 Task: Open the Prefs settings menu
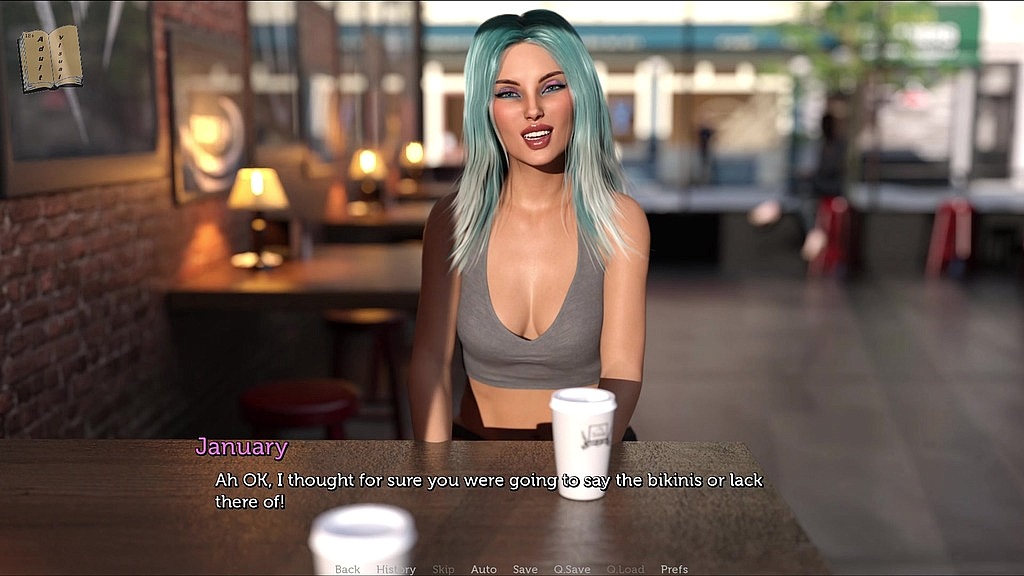click(x=674, y=569)
